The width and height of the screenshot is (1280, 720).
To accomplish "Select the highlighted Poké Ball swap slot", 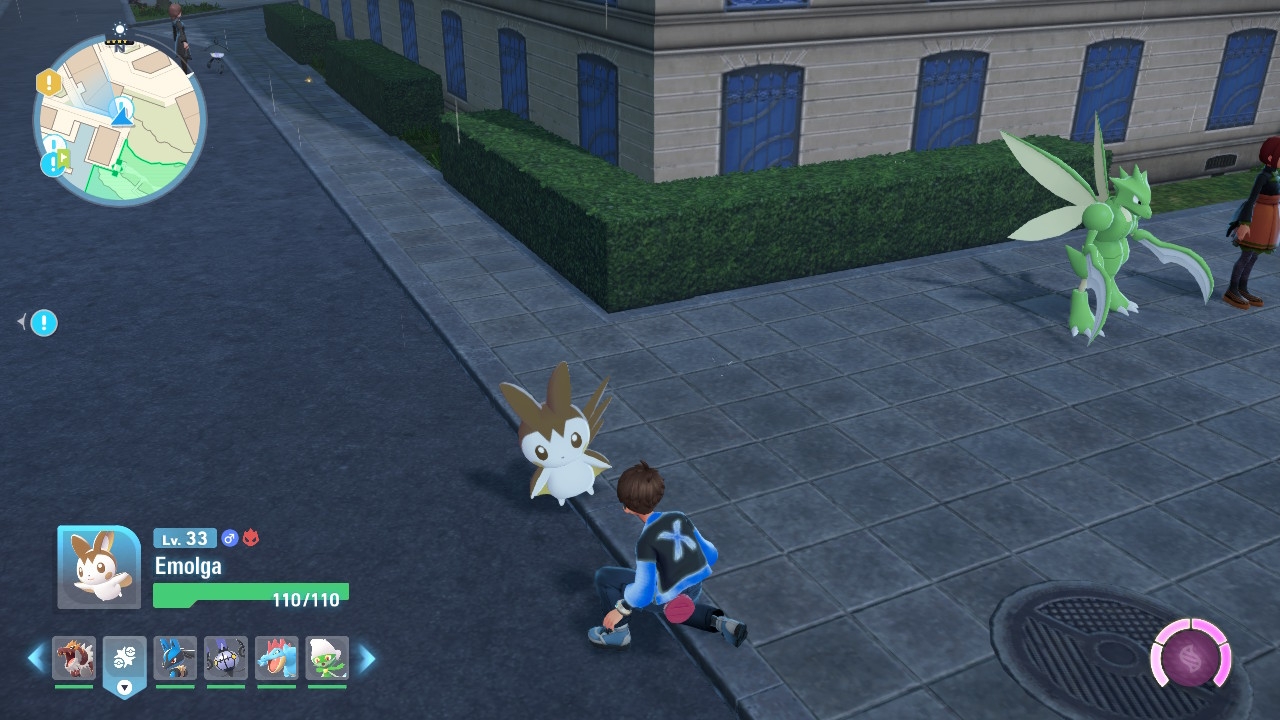I will tap(125, 660).
